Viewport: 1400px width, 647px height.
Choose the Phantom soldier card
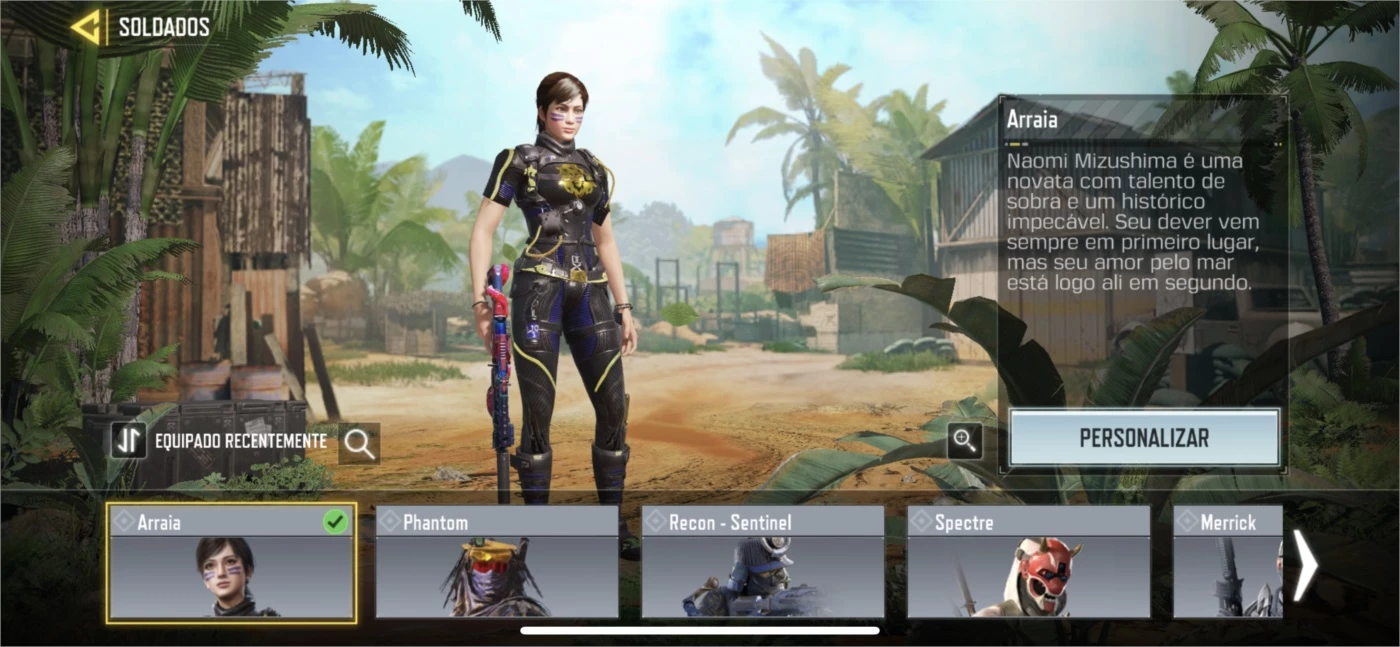[x=497, y=563]
